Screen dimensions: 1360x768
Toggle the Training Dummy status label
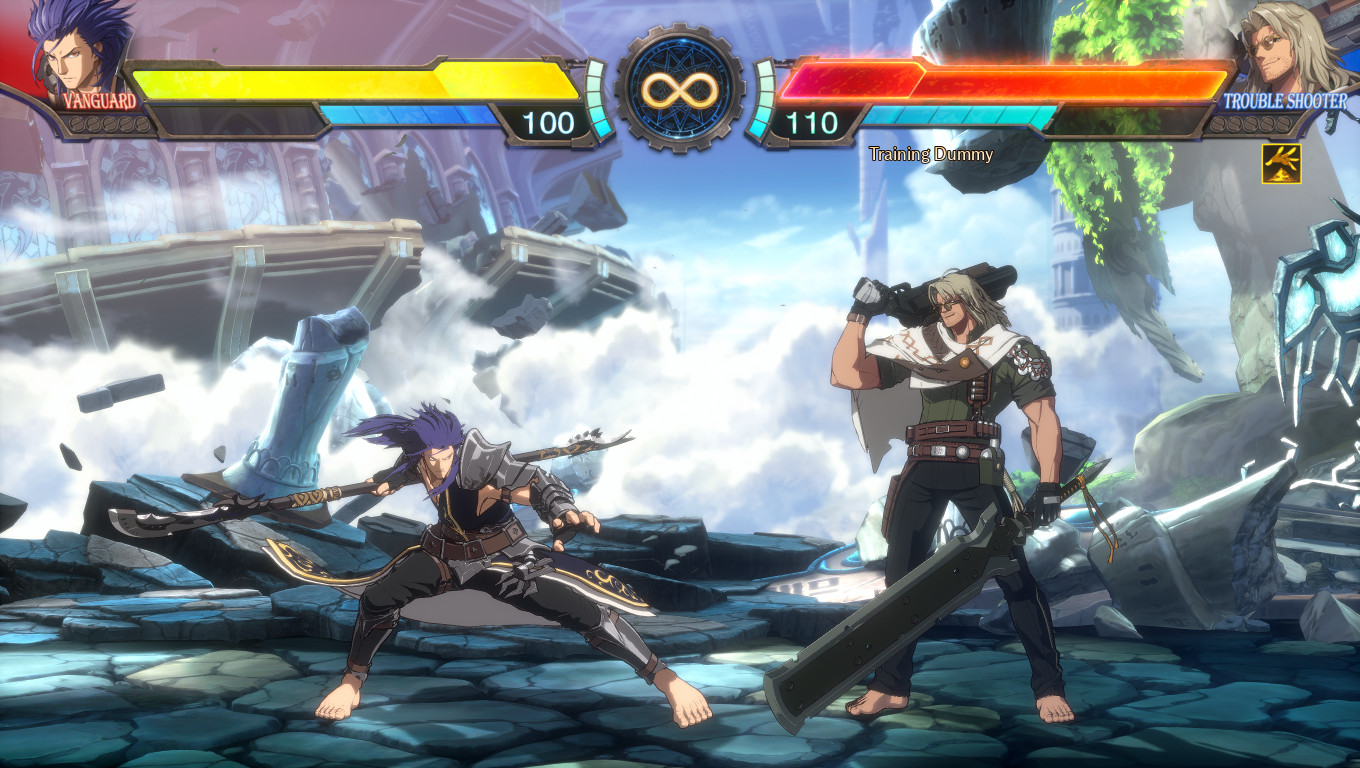pyautogui.click(x=930, y=155)
